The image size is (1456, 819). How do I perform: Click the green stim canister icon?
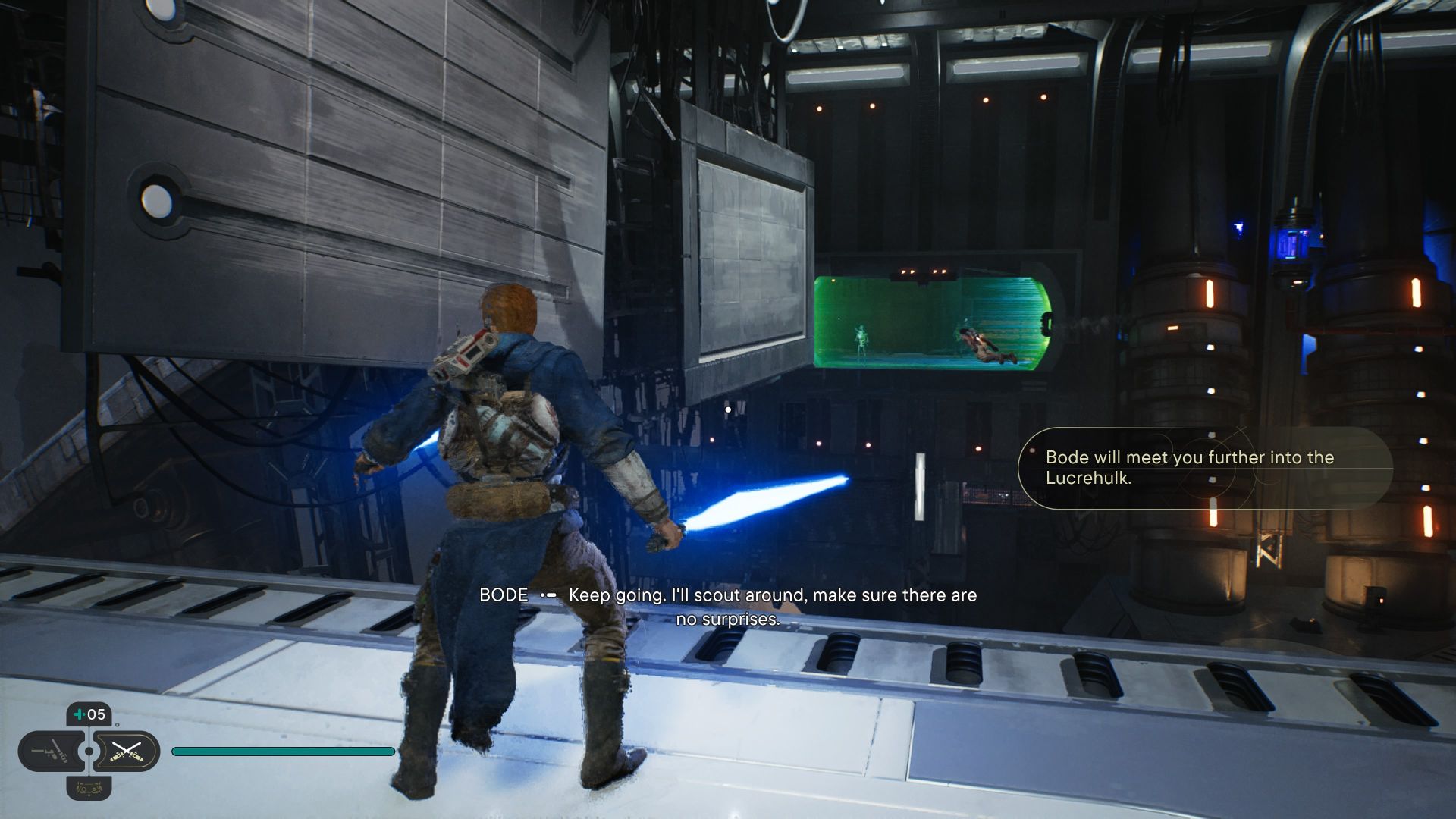79,714
